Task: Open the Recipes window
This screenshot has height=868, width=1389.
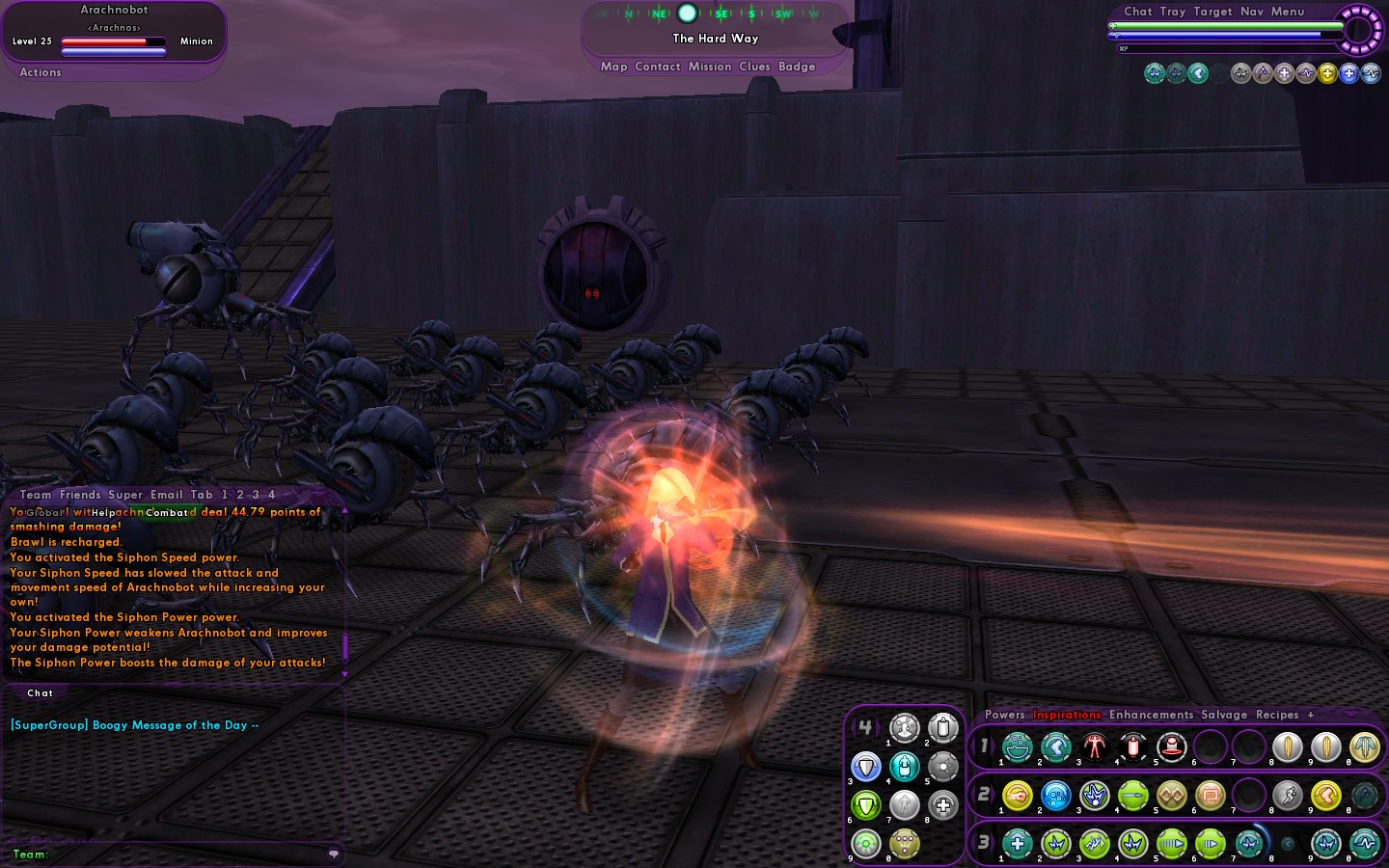Action: [x=1277, y=715]
